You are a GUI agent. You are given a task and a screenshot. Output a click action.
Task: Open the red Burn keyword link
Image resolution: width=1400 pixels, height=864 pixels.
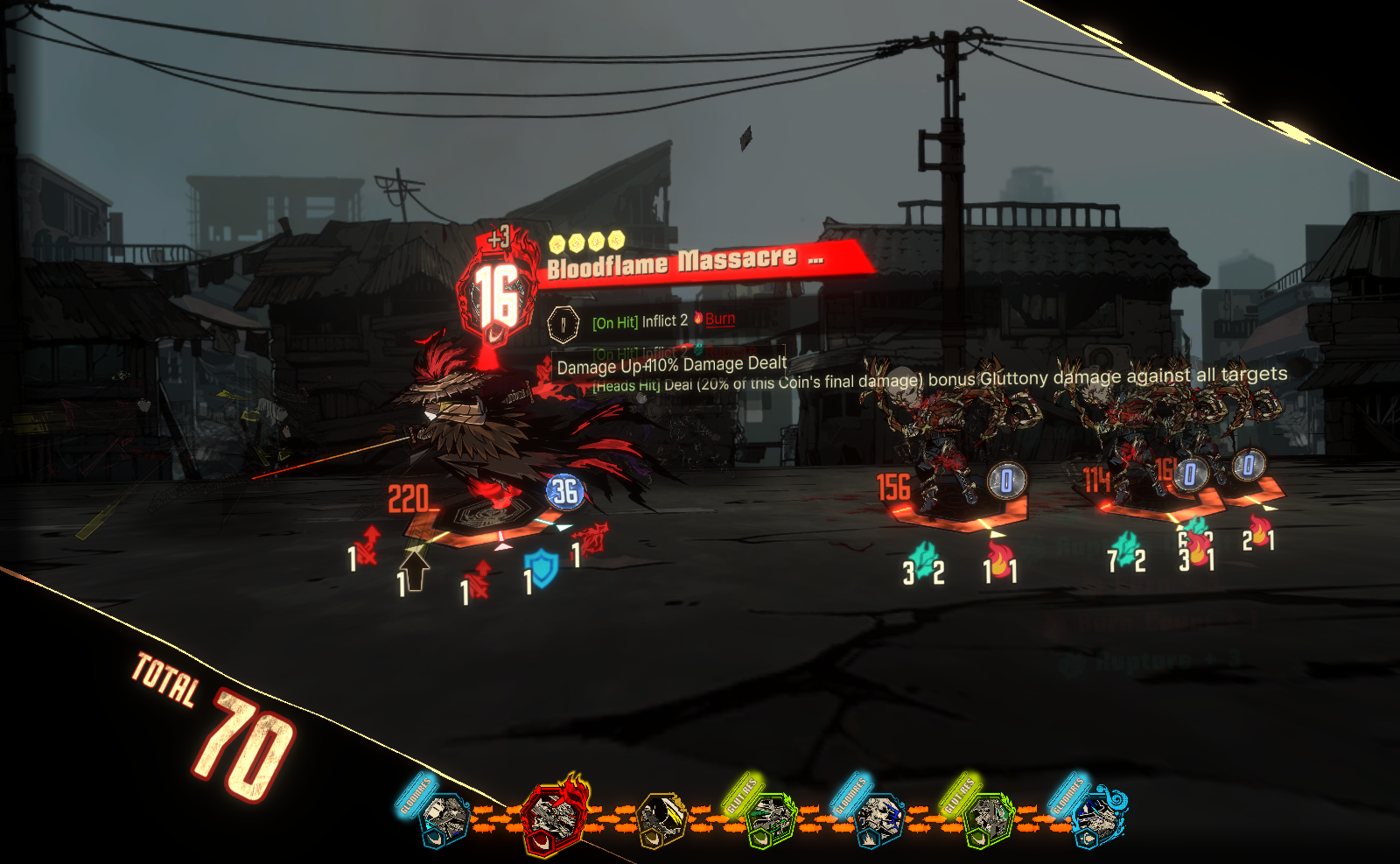719,320
